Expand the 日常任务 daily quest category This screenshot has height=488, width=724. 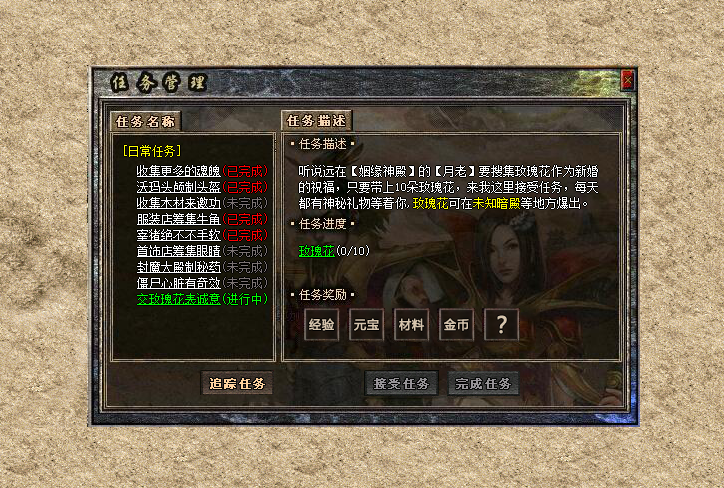coord(151,151)
